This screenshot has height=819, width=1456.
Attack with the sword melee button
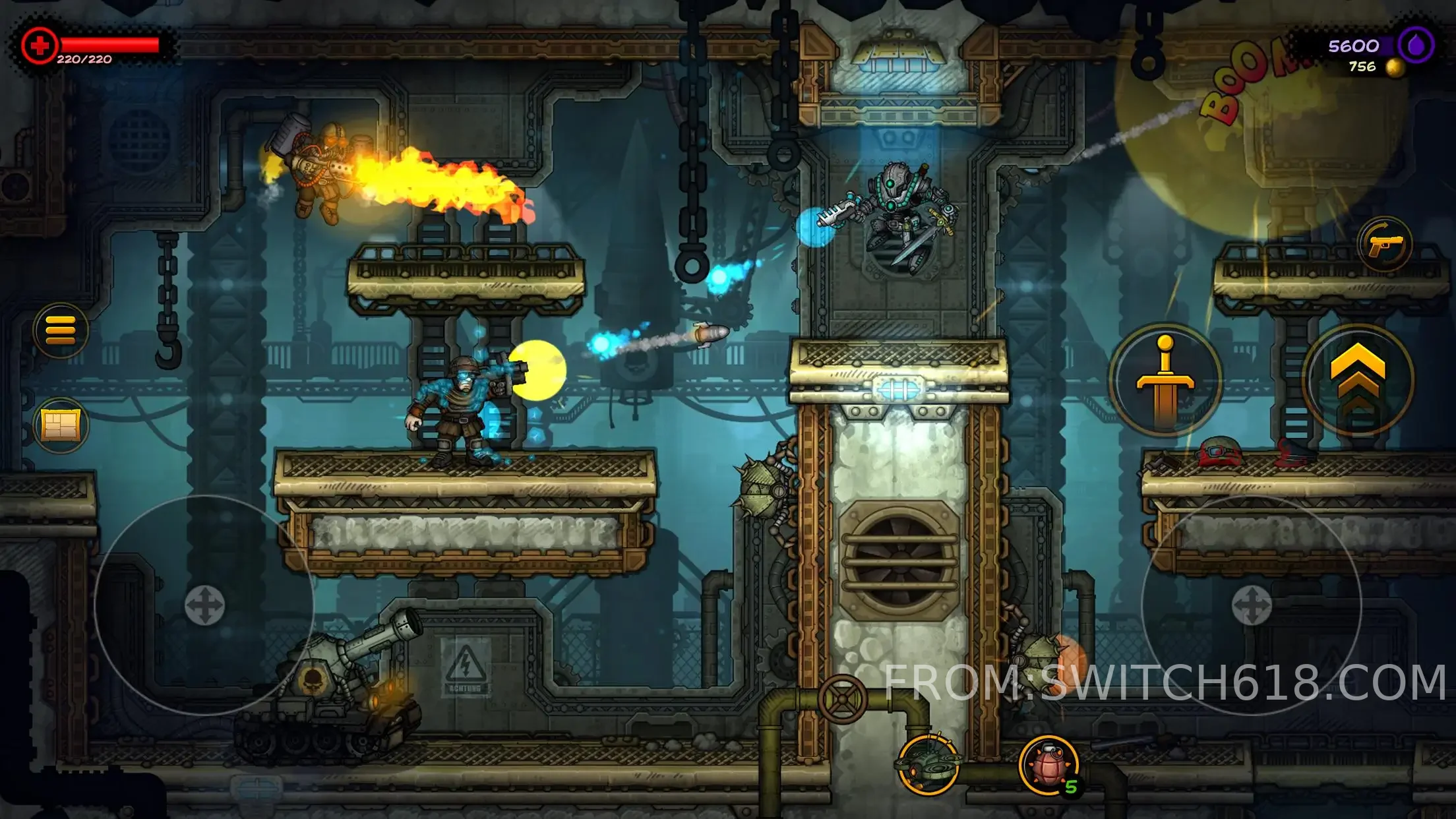1165,380
